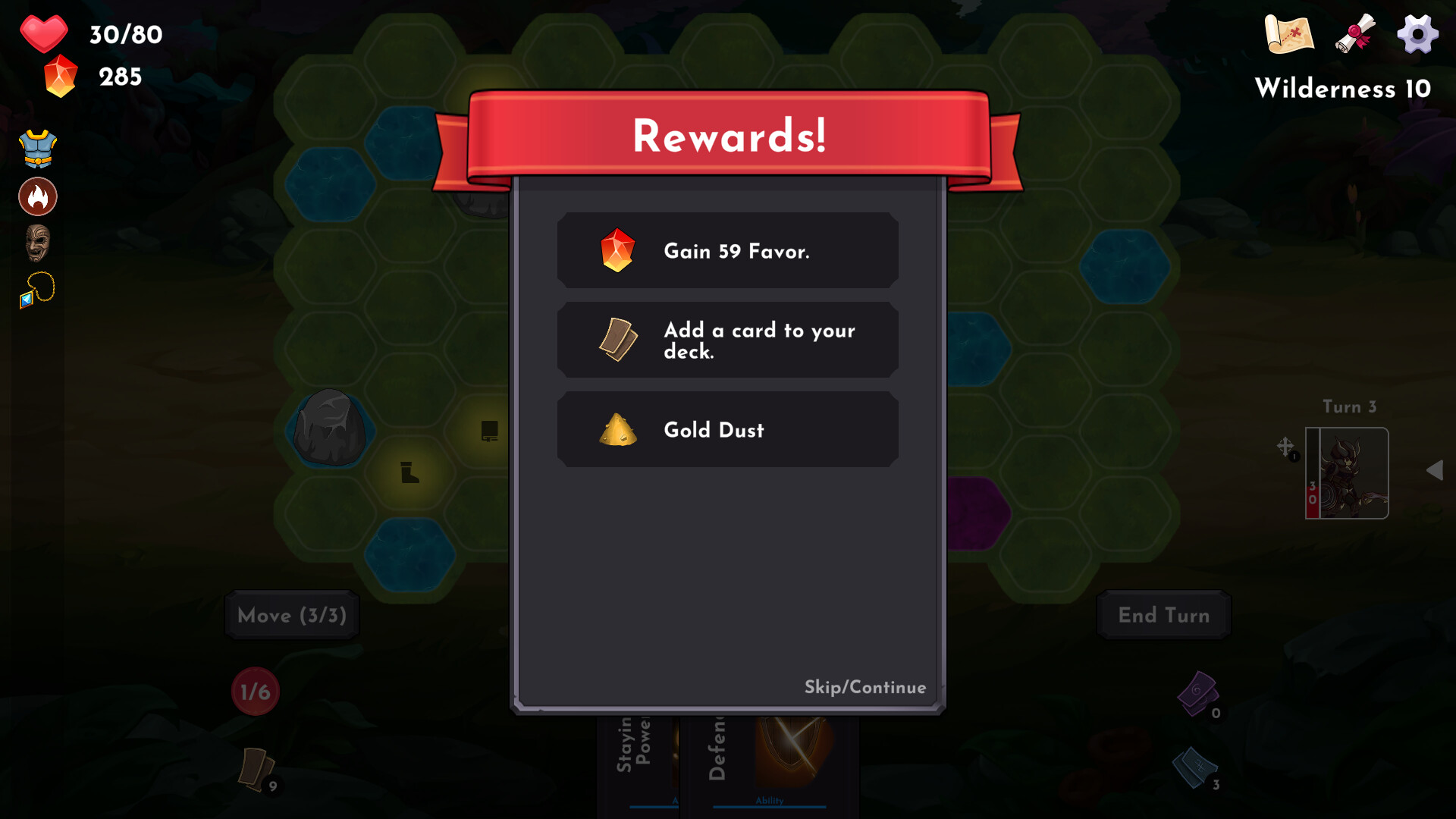Click Skip/Continue in the rewards panel

click(864, 688)
